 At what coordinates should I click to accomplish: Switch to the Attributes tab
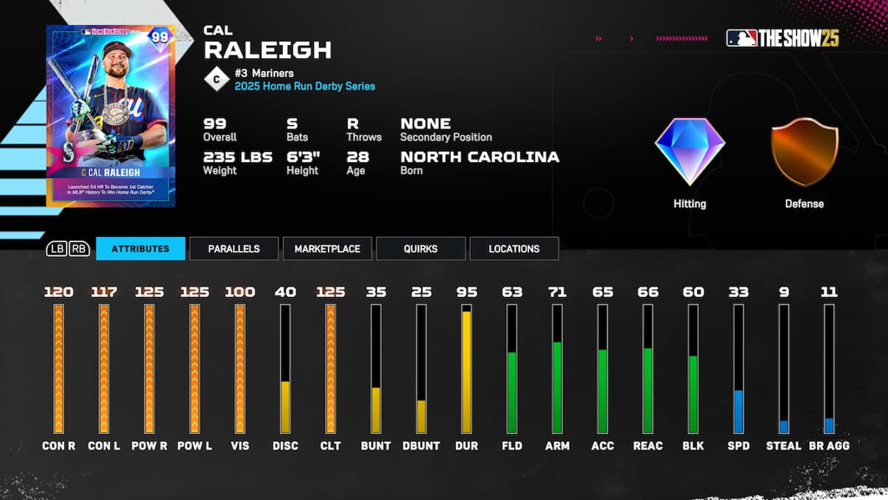tap(140, 249)
